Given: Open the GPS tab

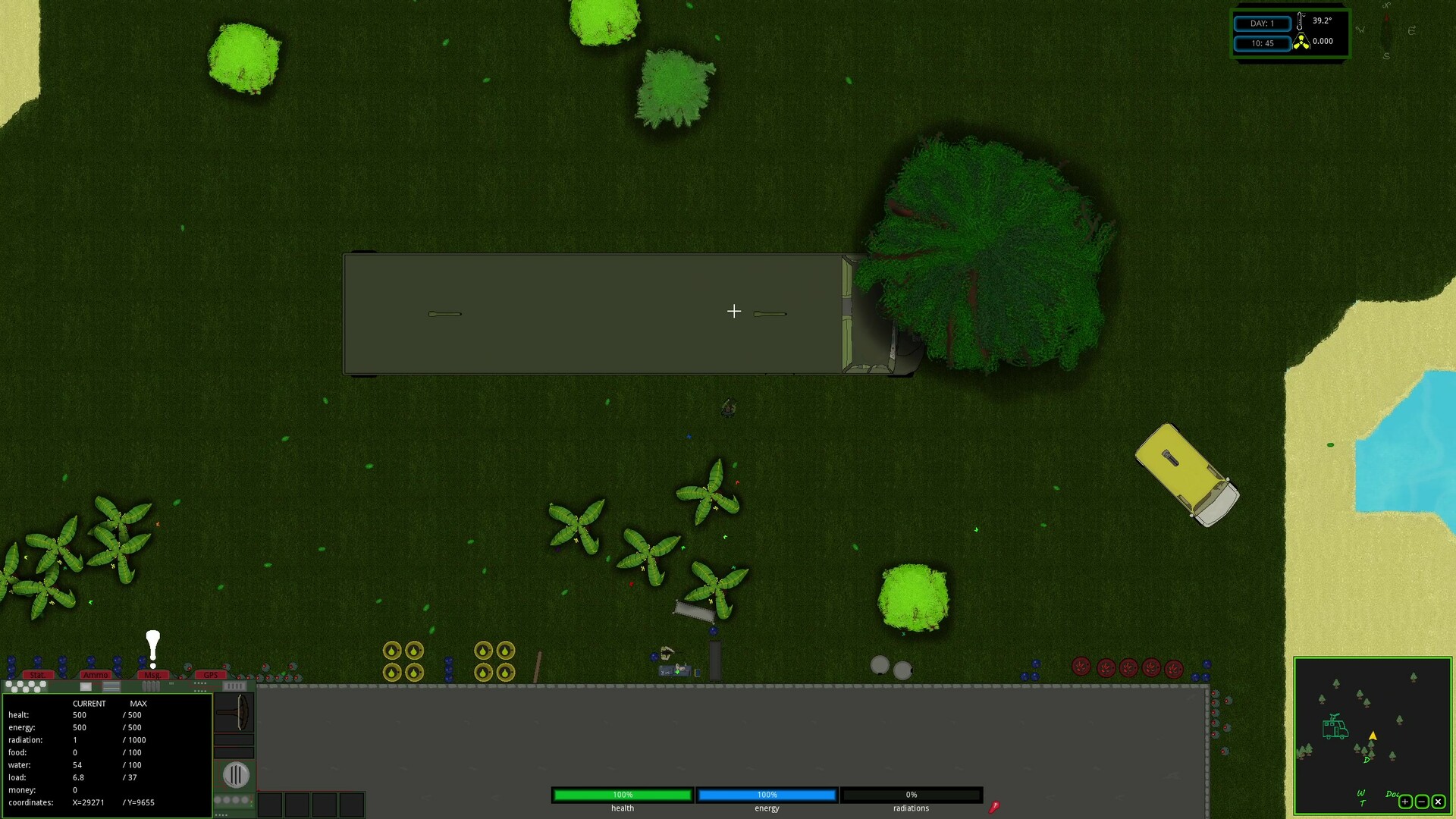Looking at the screenshot, I should [x=211, y=674].
